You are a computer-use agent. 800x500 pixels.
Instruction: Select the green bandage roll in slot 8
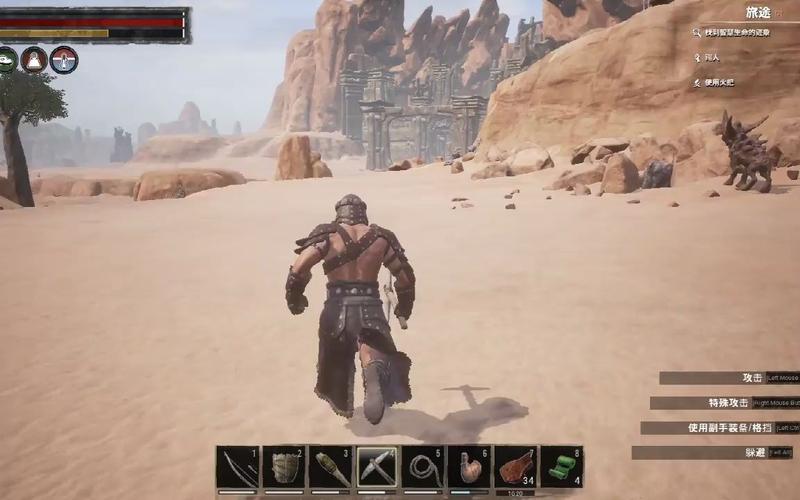(x=562, y=467)
